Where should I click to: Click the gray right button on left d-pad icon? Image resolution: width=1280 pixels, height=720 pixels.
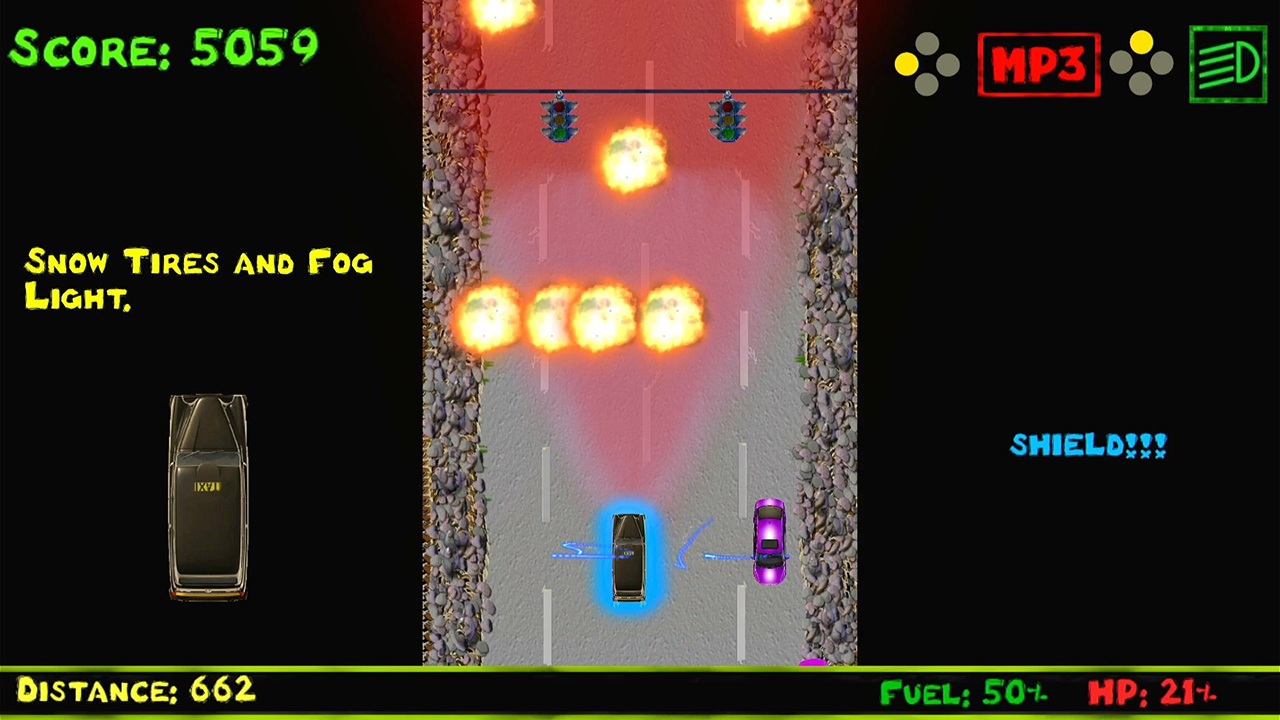coord(947,64)
